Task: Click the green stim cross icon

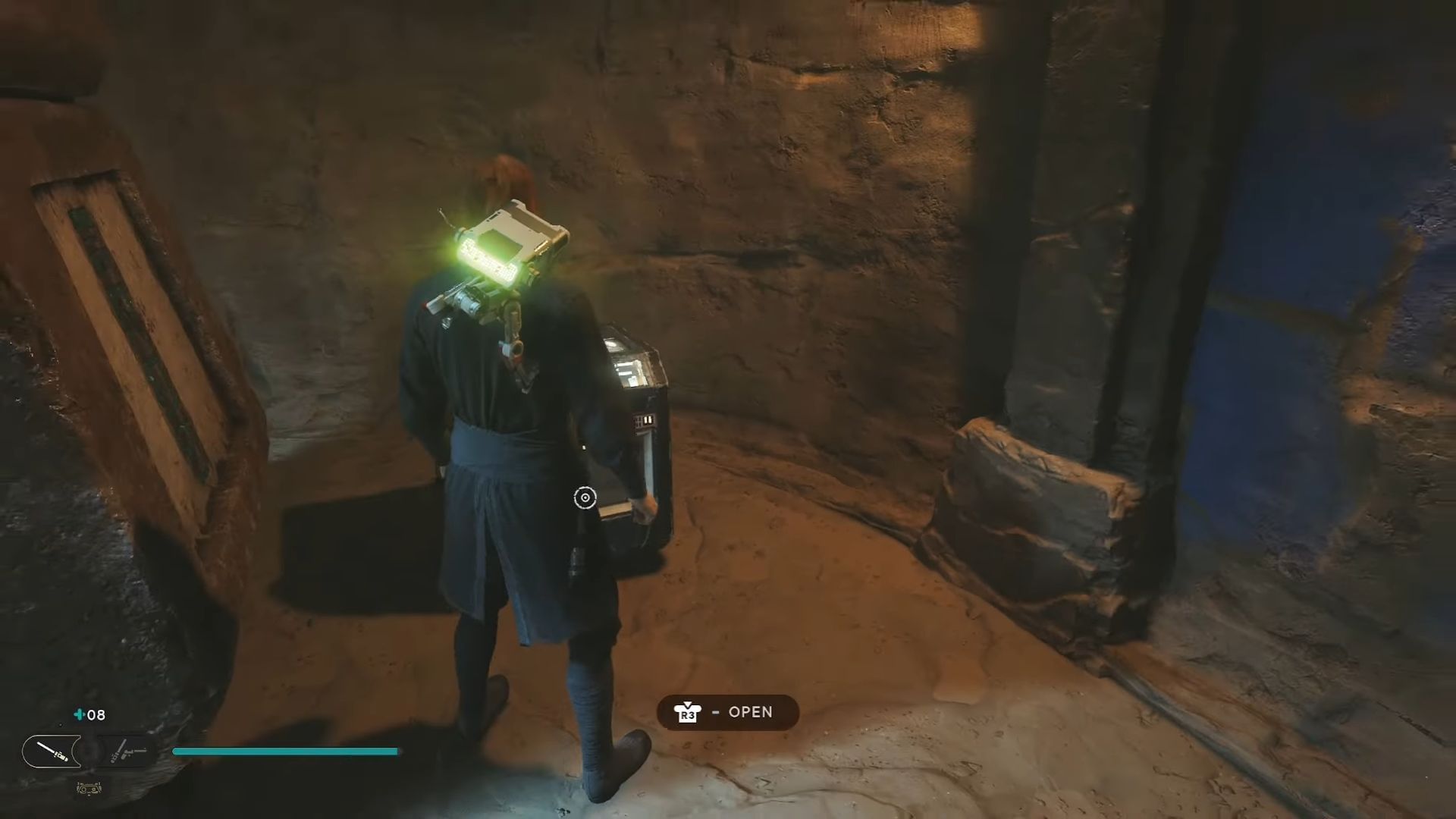Action: 78,714
